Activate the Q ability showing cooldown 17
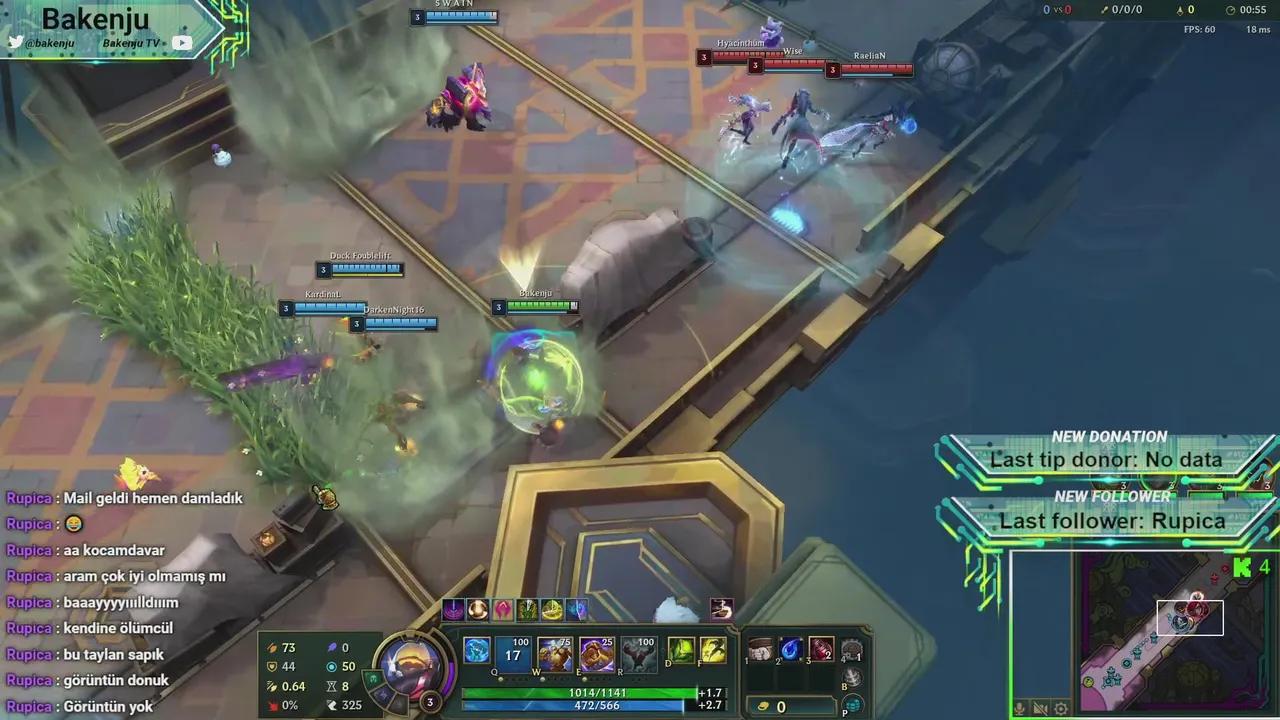 pyautogui.click(x=513, y=655)
